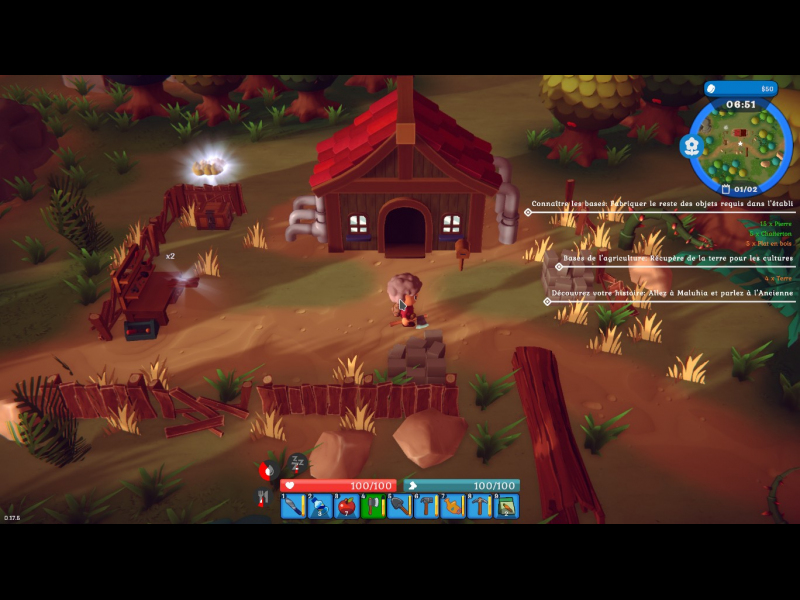Click the flower icon beside the minimap
This screenshot has height=600, width=800.
(690, 146)
